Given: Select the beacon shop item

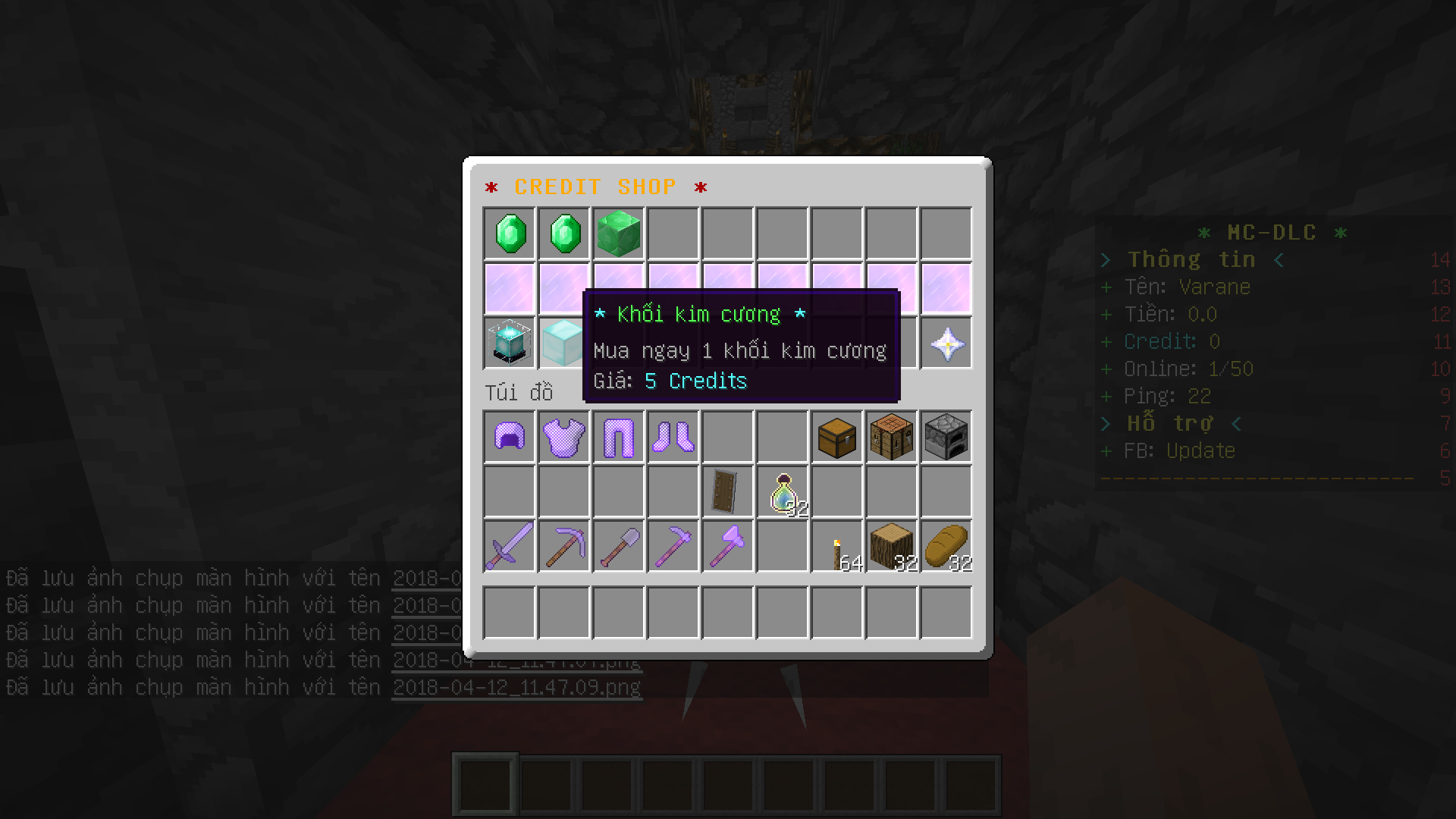Looking at the screenshot, I should click(x=510, y=343).
